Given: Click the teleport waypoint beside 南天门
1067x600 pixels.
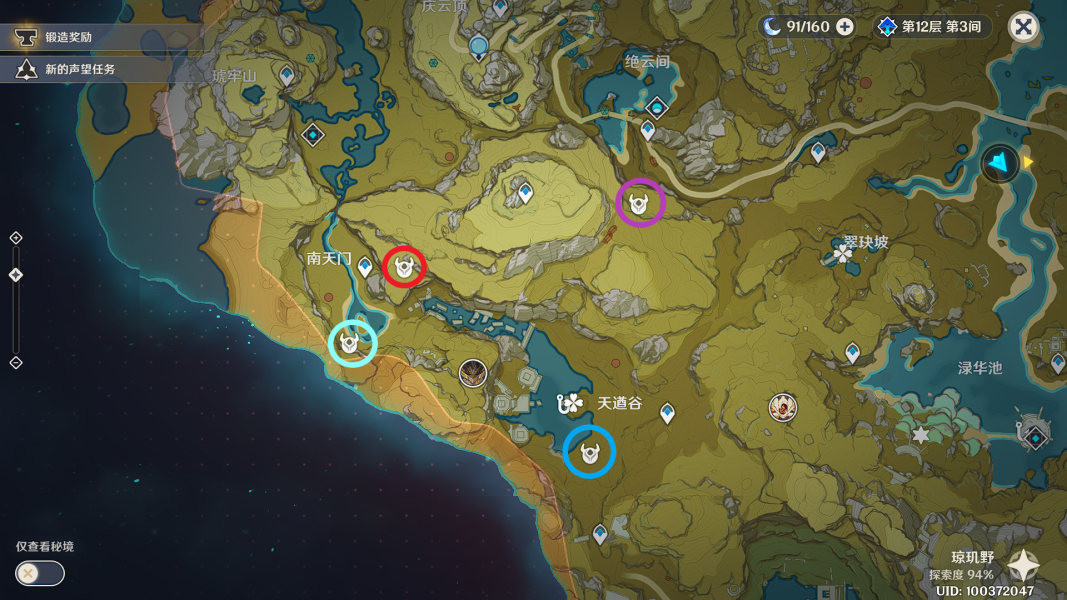Looking at the screenshot, I should pos(366,266).
